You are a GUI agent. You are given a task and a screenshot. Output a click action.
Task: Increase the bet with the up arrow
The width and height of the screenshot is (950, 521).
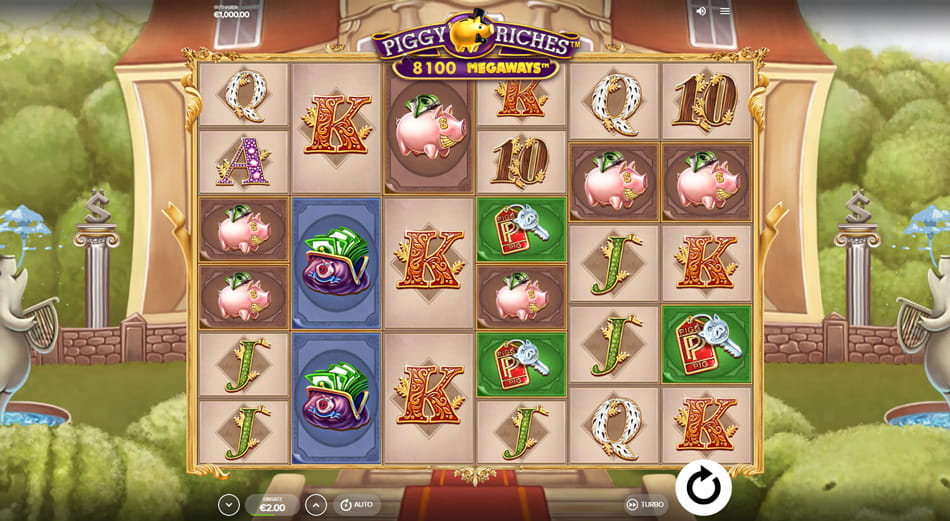tap(316, 505)
